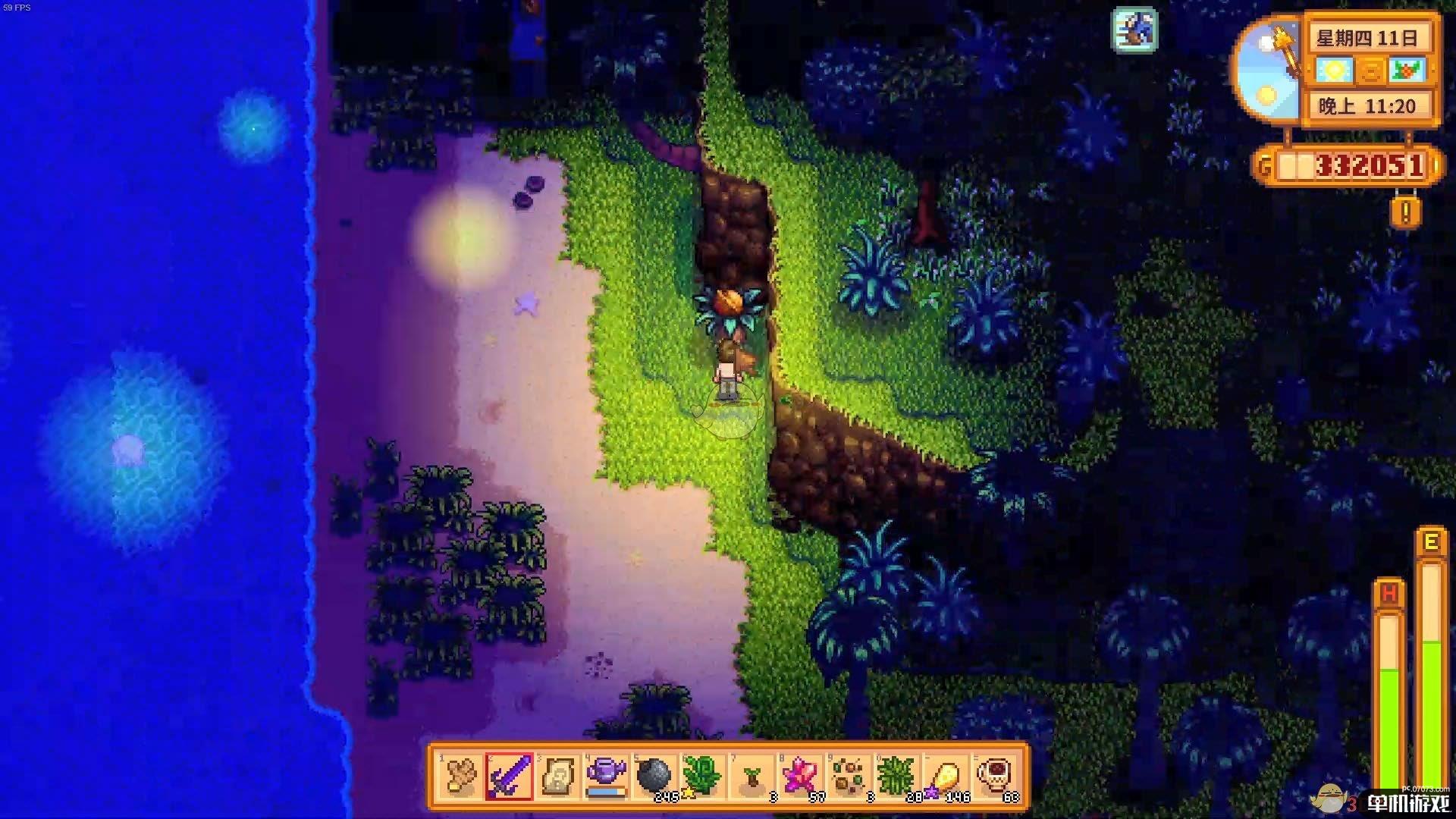1456x819 pixels.
Task: Select the bomb stack of 245
Action: (655, 777)
